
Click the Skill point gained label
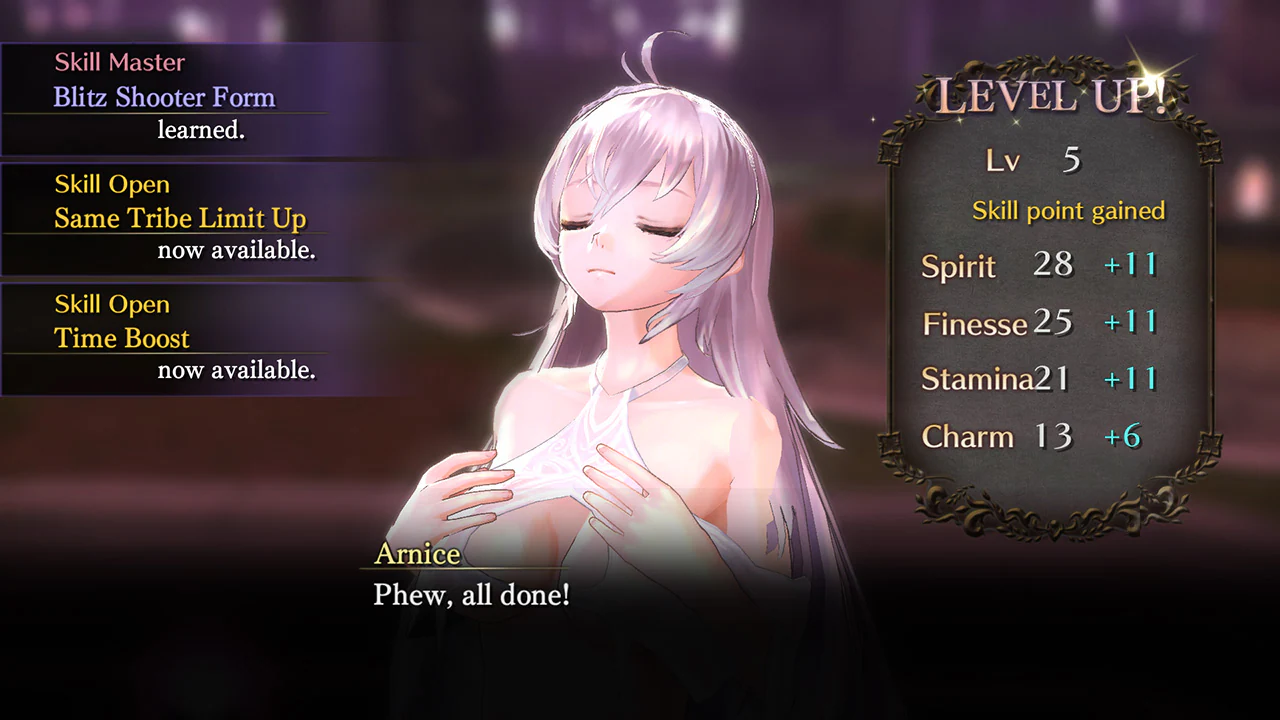tap(1068, 211)
